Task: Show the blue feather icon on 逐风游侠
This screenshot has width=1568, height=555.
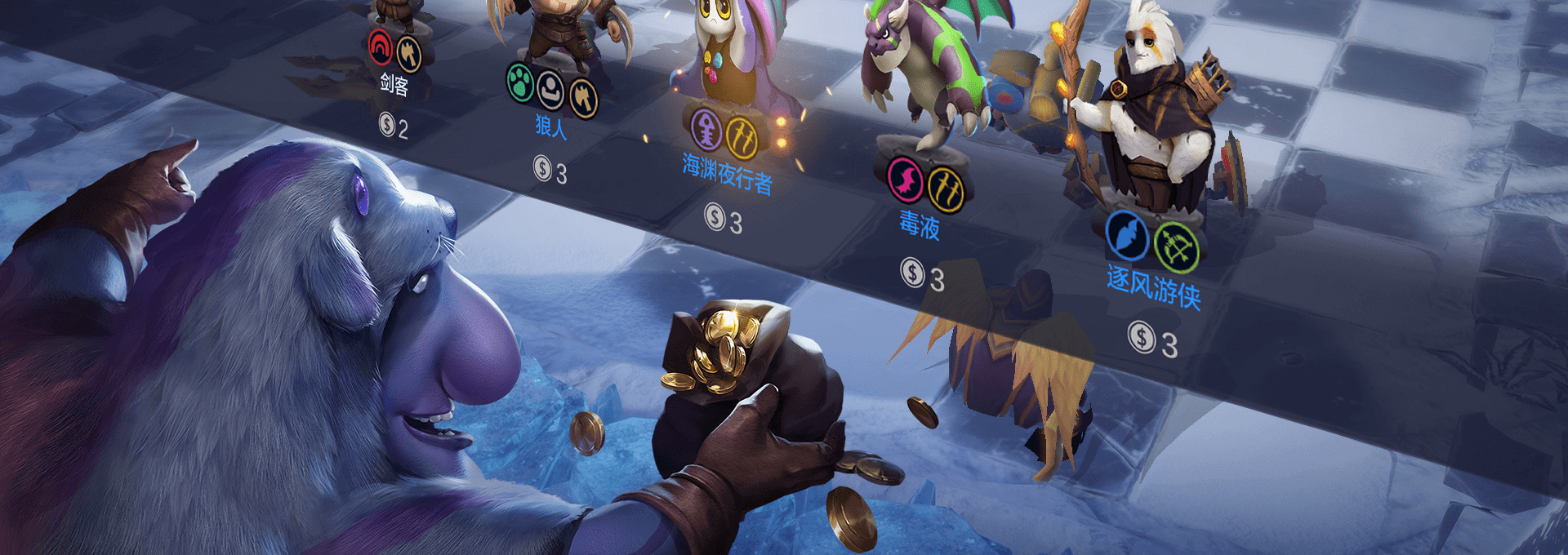Action: [x=1127, y=234]
